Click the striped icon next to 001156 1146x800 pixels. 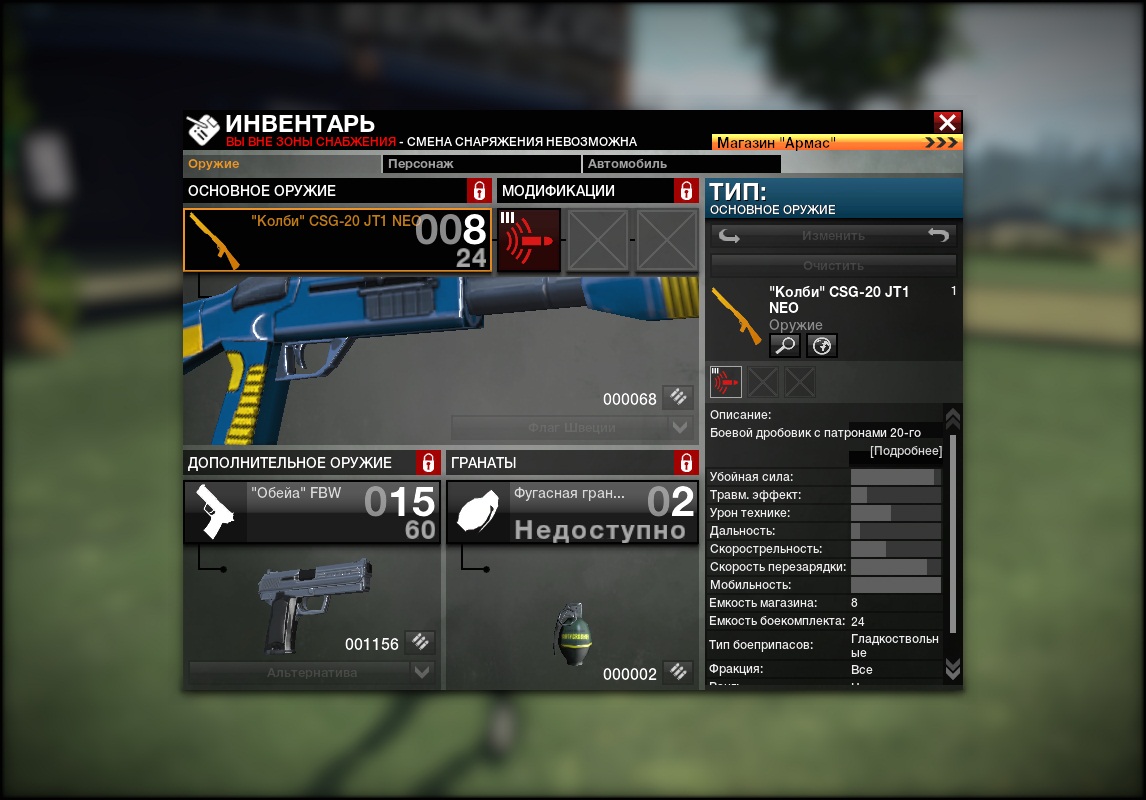coord(421,643)
